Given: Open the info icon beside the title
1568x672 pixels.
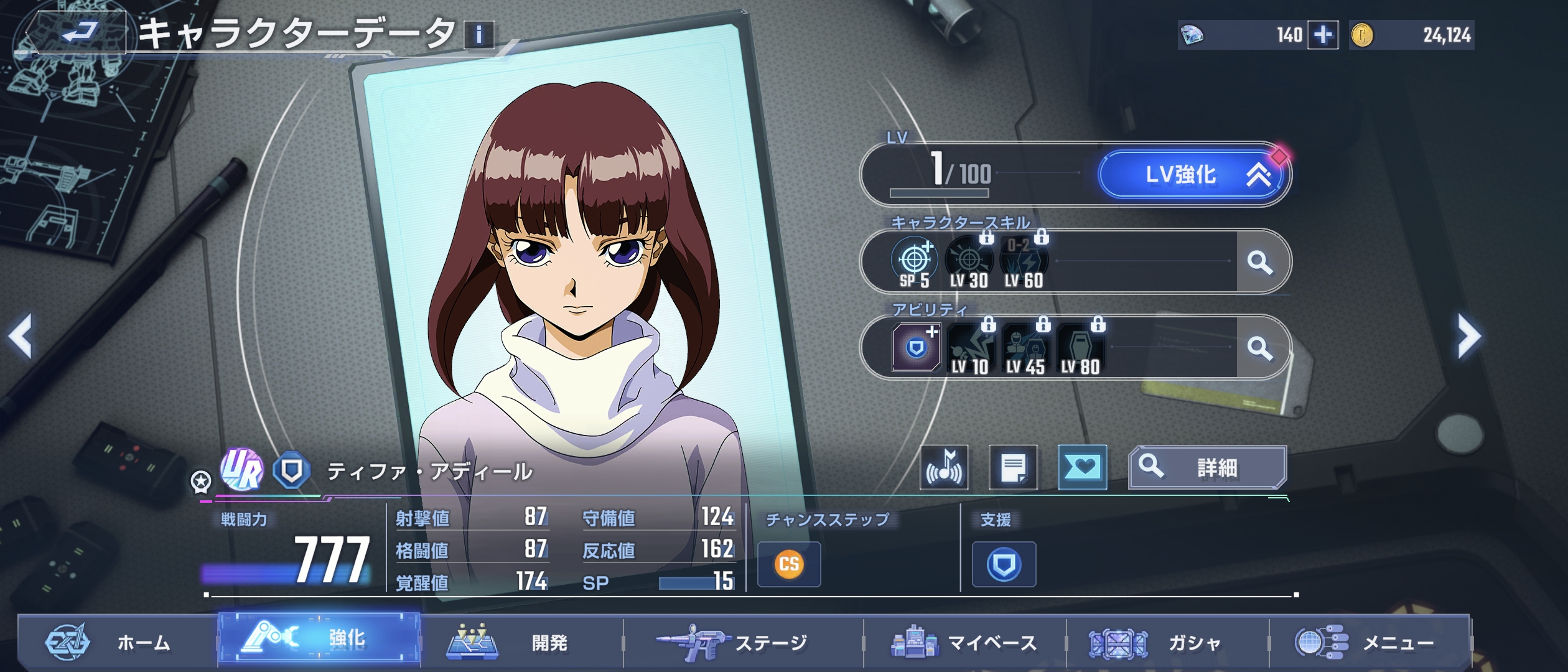Looking at the screenshot, I should (479, 35).
